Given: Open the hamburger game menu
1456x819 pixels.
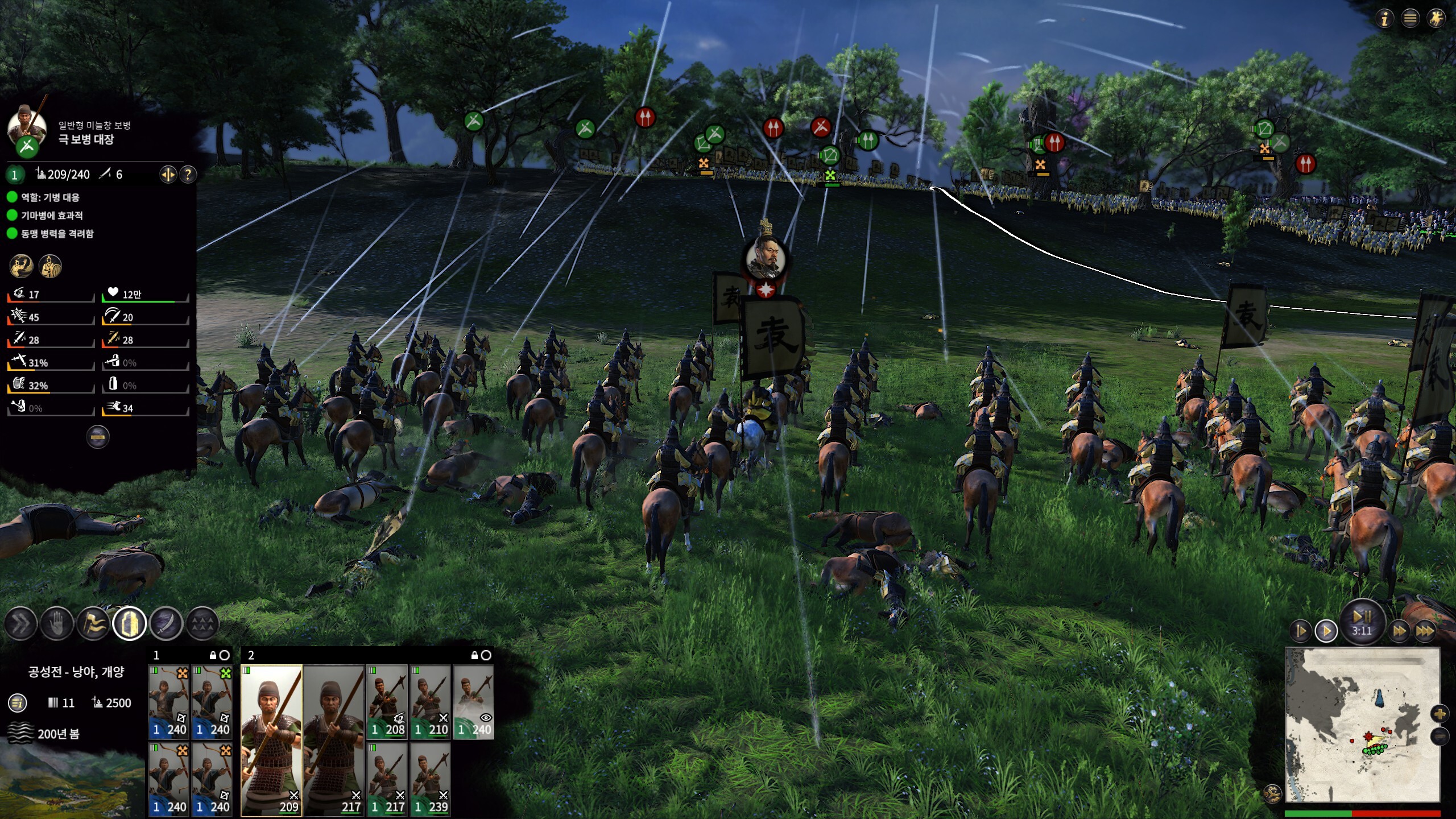Looking at the screenshot, I should (x=1410, y=19).
